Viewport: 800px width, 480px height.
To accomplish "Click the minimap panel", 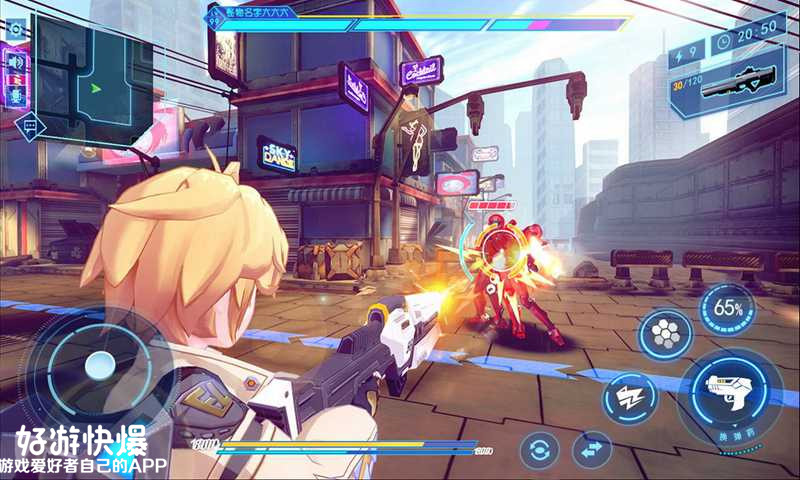I will point(93,85).
